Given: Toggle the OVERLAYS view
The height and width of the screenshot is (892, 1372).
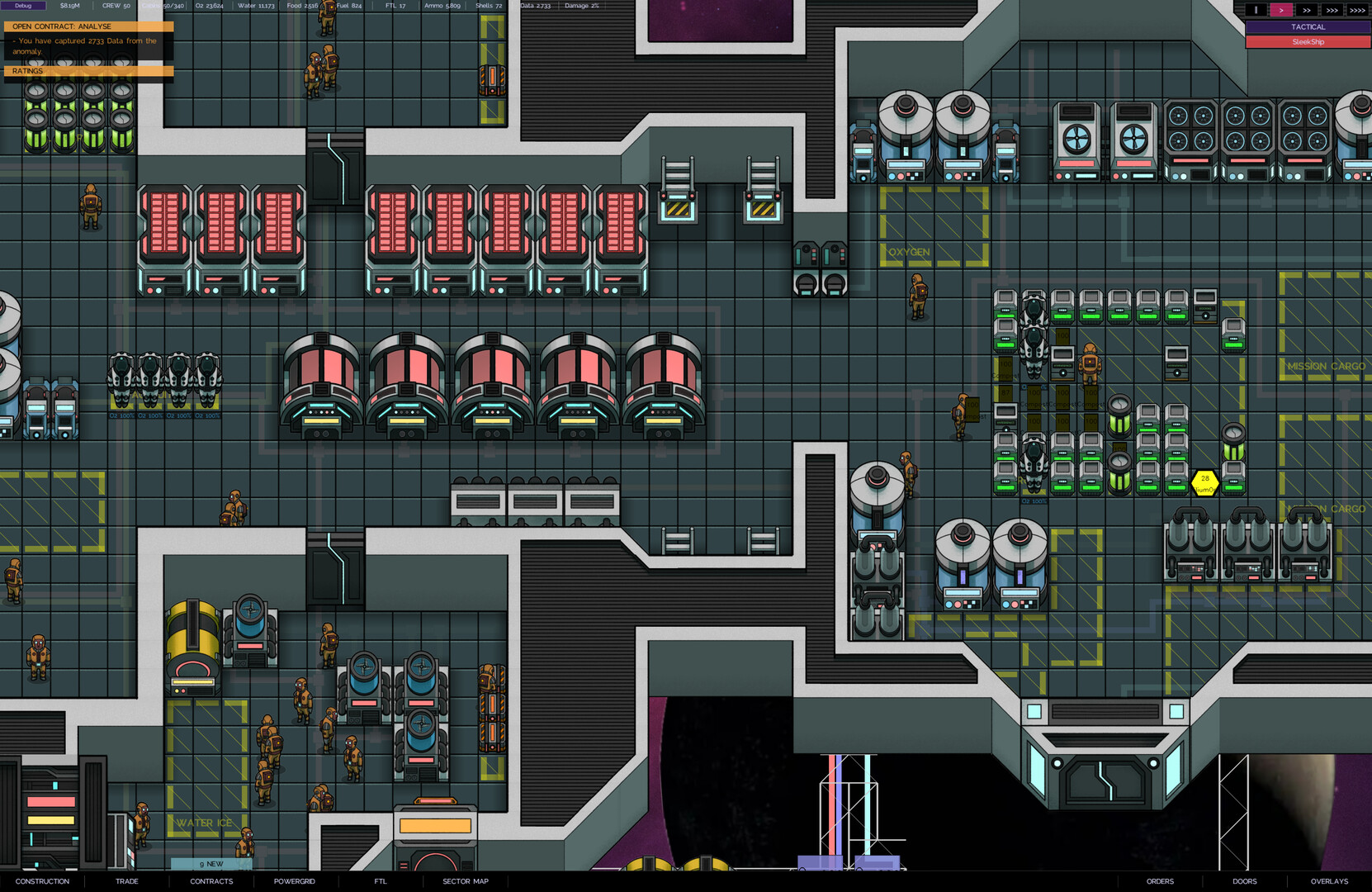Looking at the screenshot, I should pos(1329,881).
